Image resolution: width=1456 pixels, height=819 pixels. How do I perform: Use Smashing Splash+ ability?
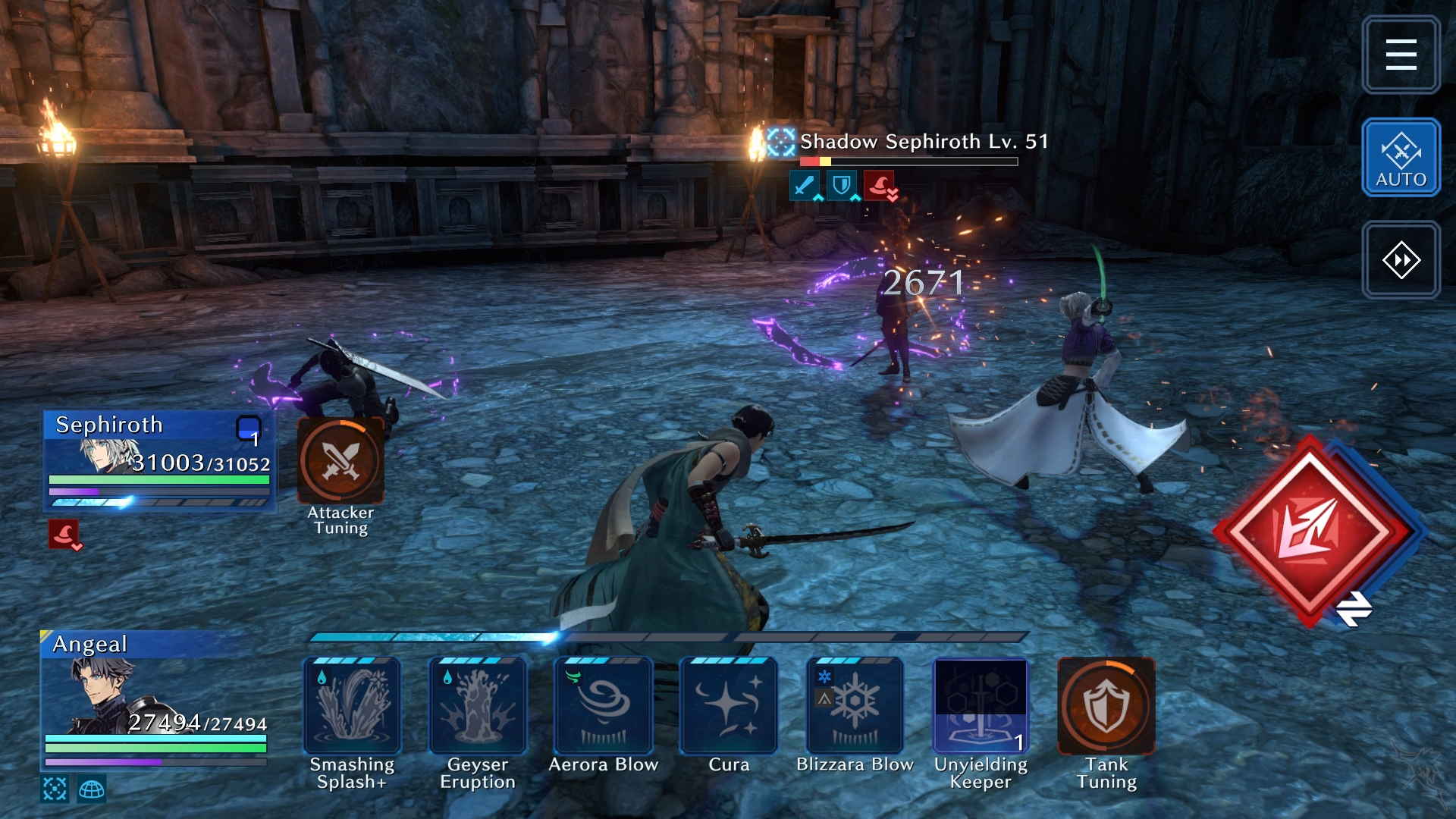tap(352, 706)
